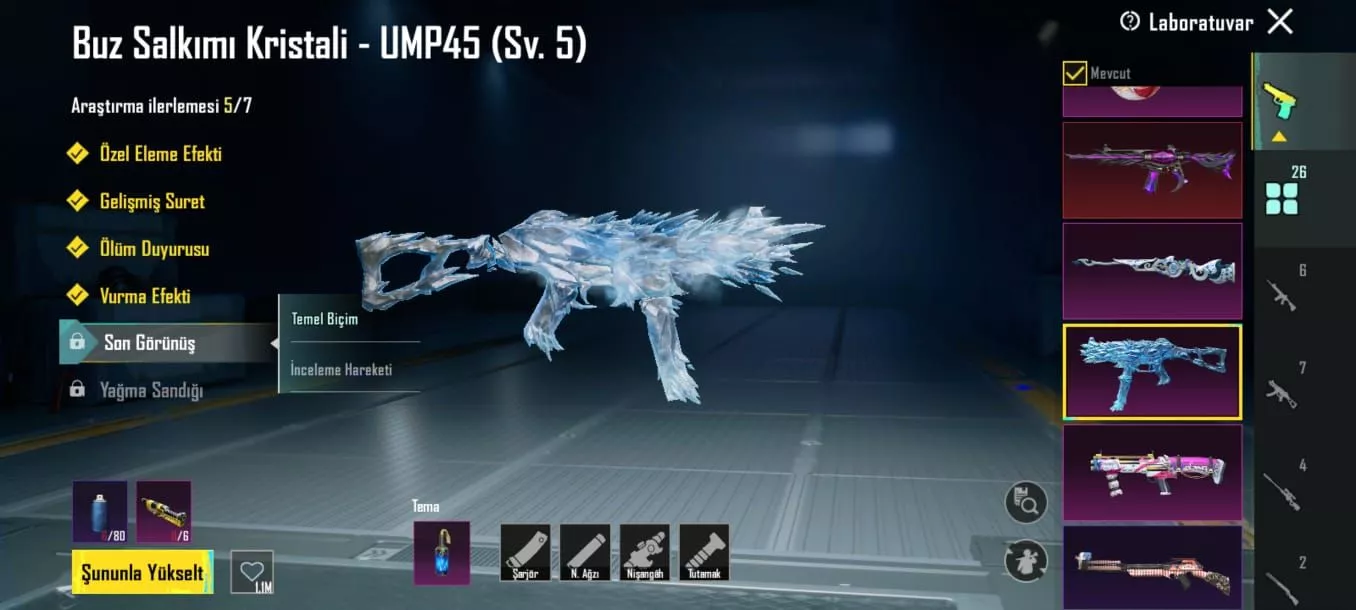Open the Laboratuvar help question mark
Viewport: 1356px width, 610px height.
click(1130, 21)
